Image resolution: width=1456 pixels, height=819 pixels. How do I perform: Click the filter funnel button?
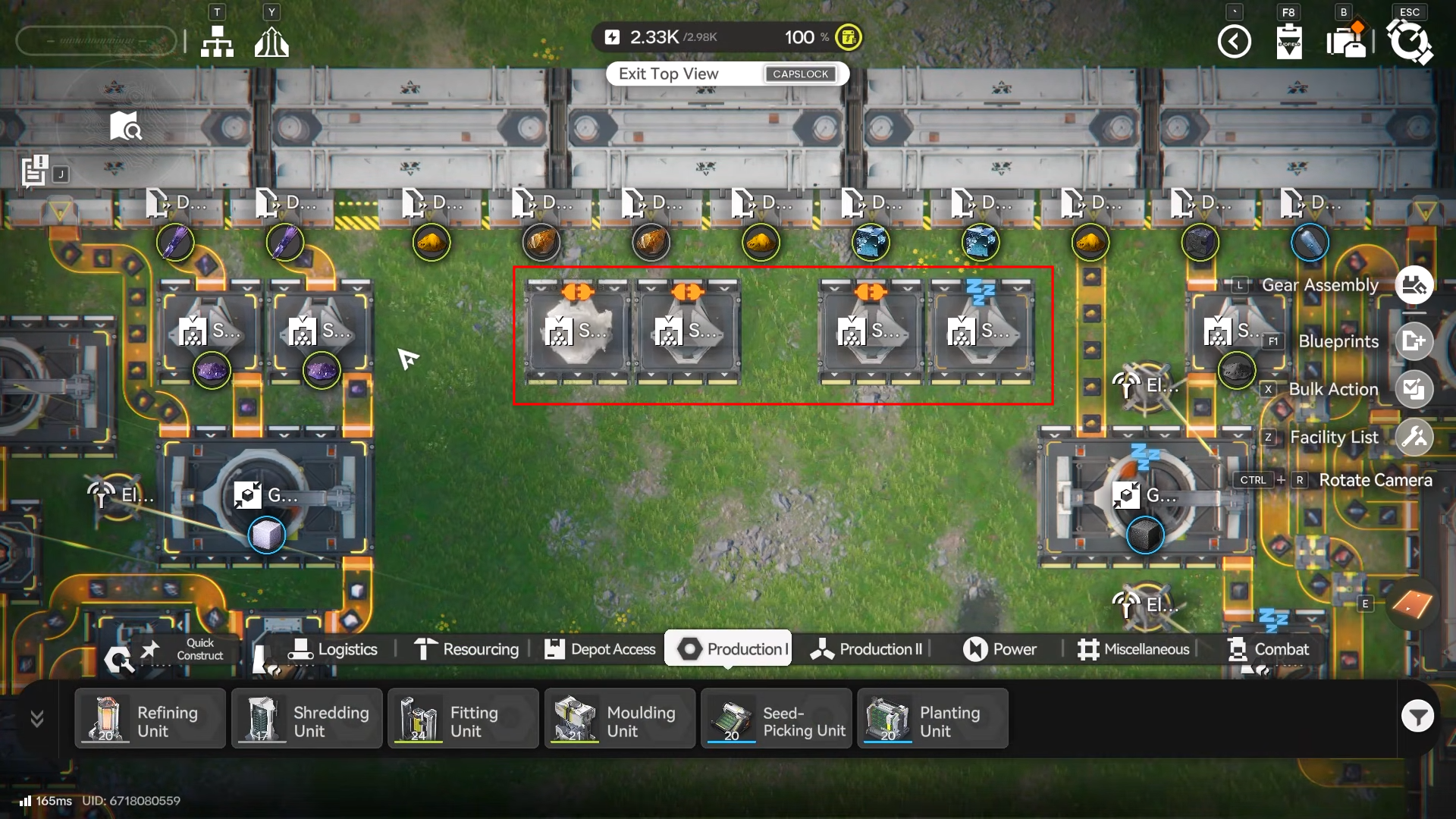click(1417, 716)
